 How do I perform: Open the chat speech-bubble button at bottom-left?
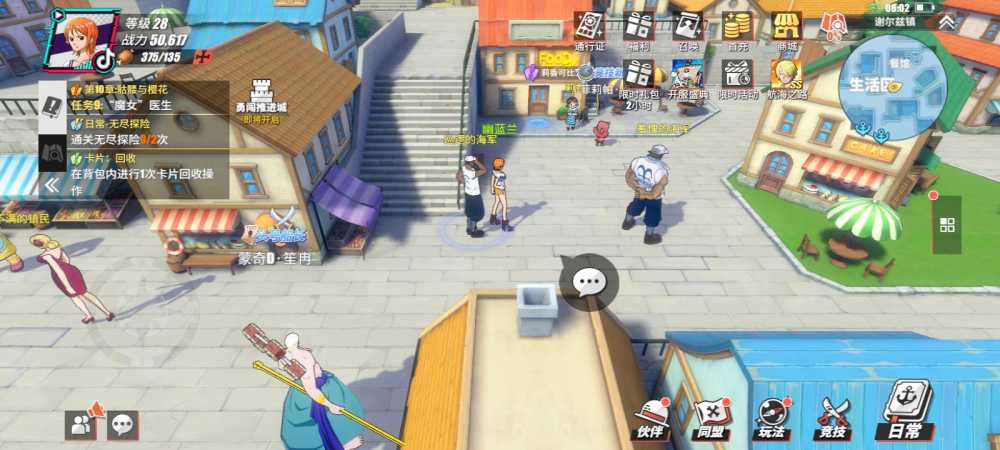point(123,425)
